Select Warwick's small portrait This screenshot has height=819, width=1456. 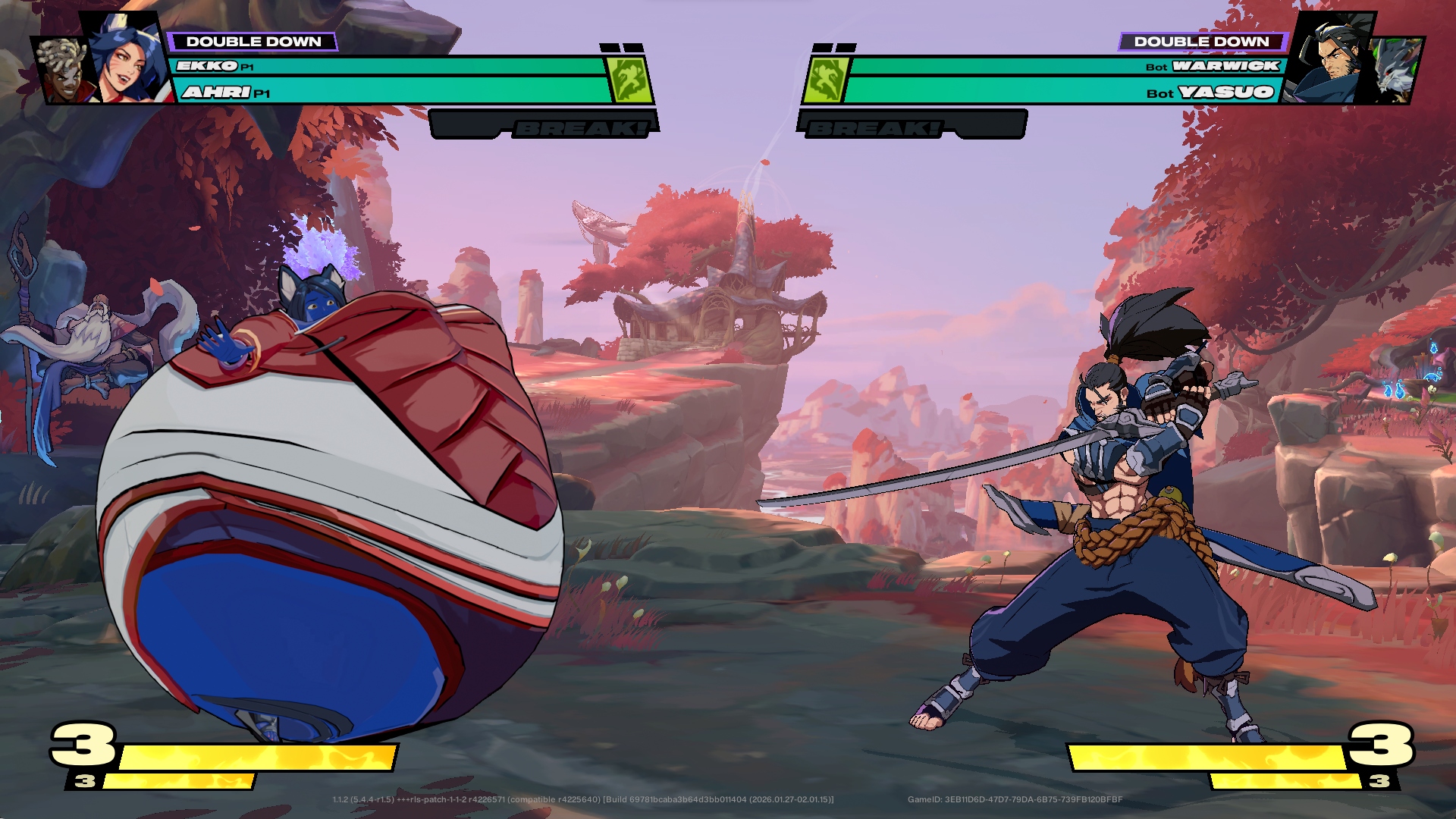1397,71
